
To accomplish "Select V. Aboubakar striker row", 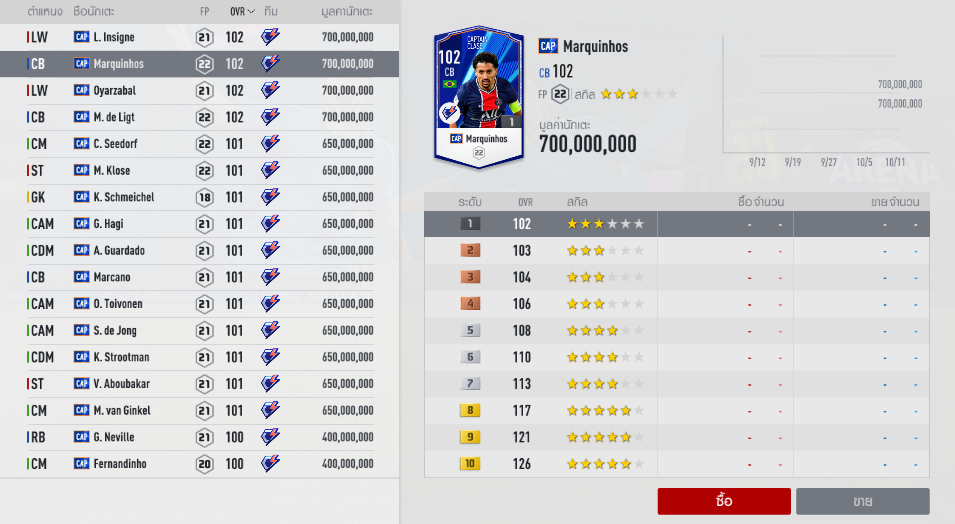I will click(200, 384).
